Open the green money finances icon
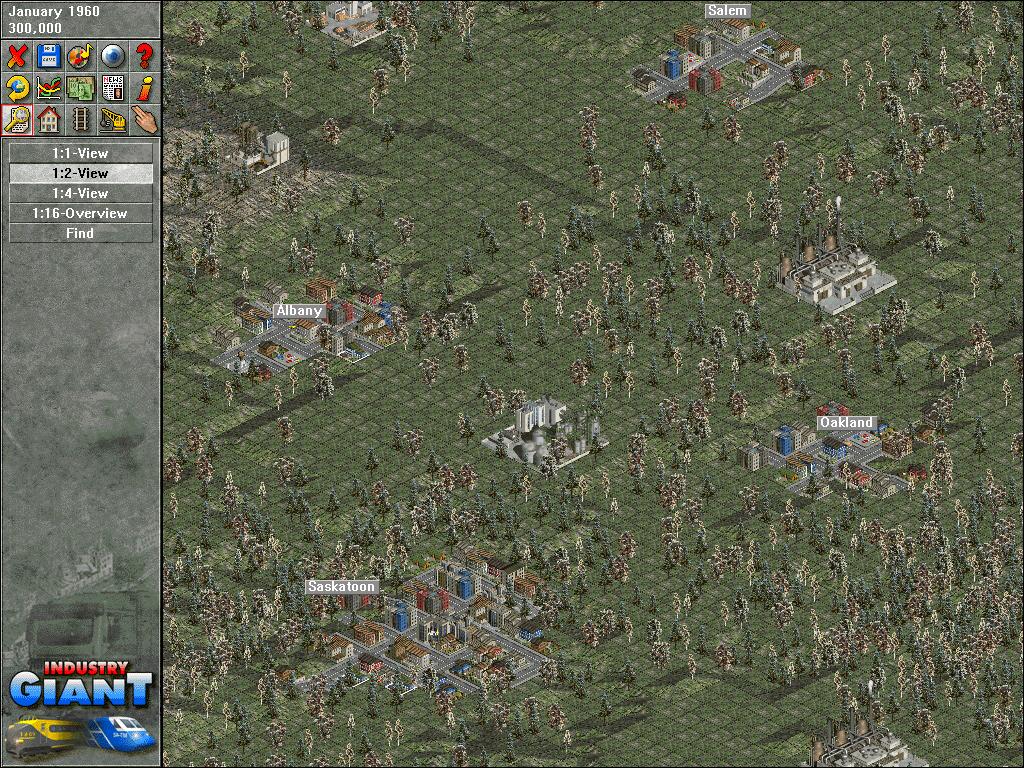This screenshot has width=1024, height=768. coord(81,88)
